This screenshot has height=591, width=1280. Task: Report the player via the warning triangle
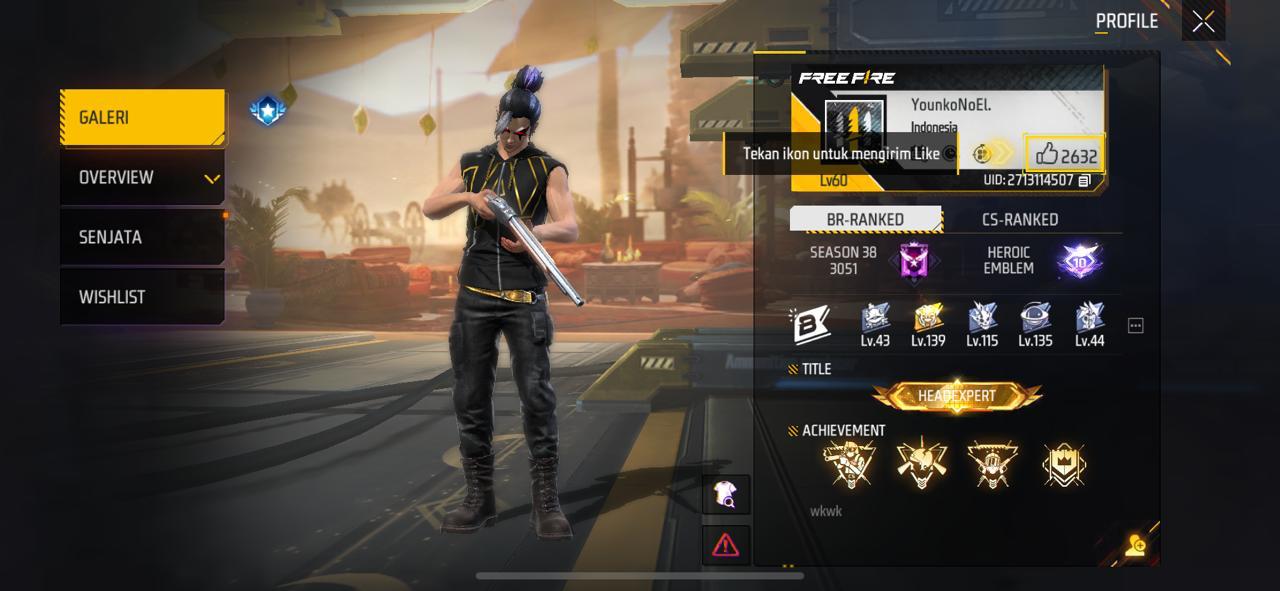[x=725, y=544]
